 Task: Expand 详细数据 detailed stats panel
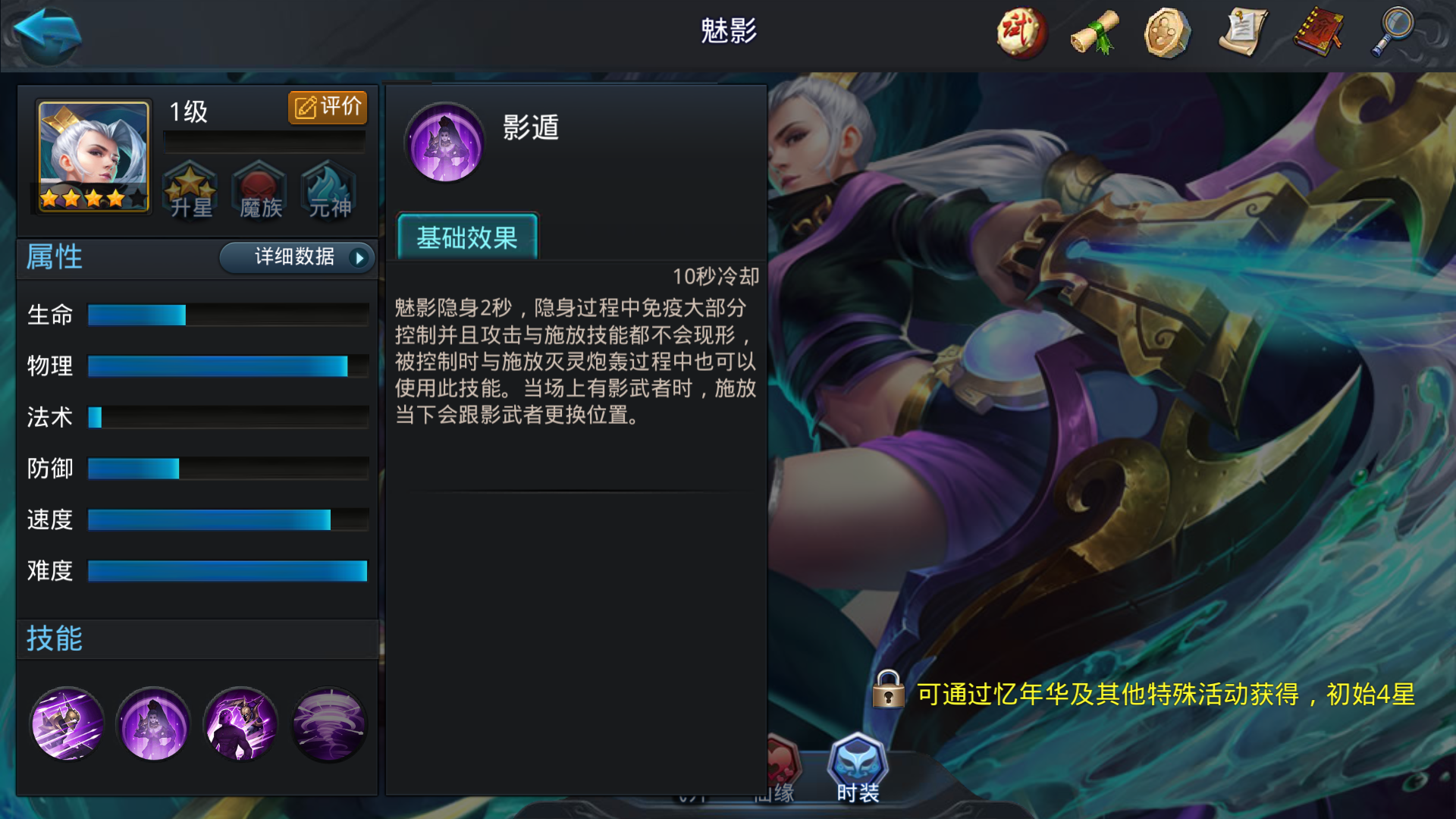(x=296, y=258)
